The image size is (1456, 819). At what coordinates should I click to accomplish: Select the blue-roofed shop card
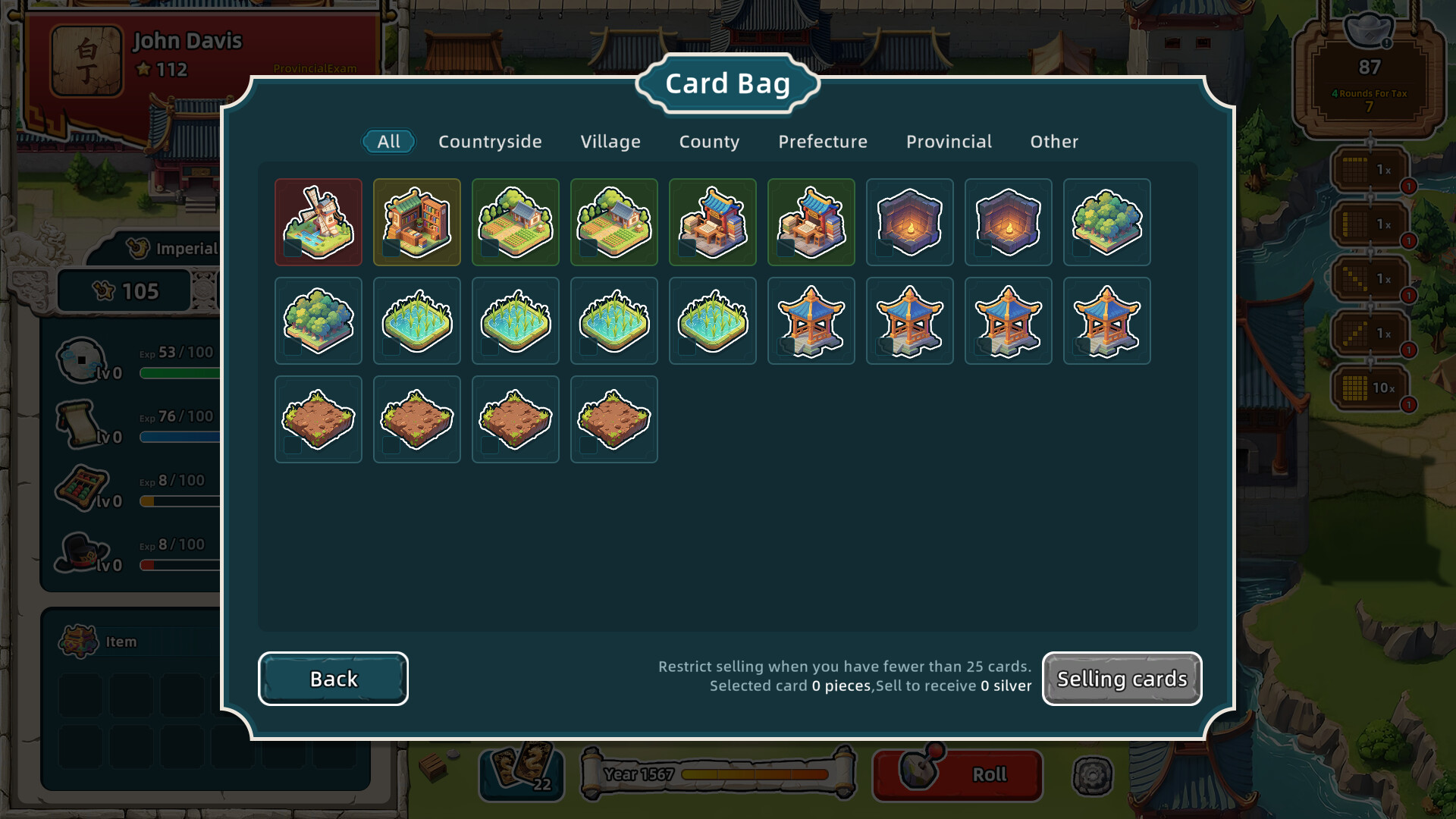point(712,222)
